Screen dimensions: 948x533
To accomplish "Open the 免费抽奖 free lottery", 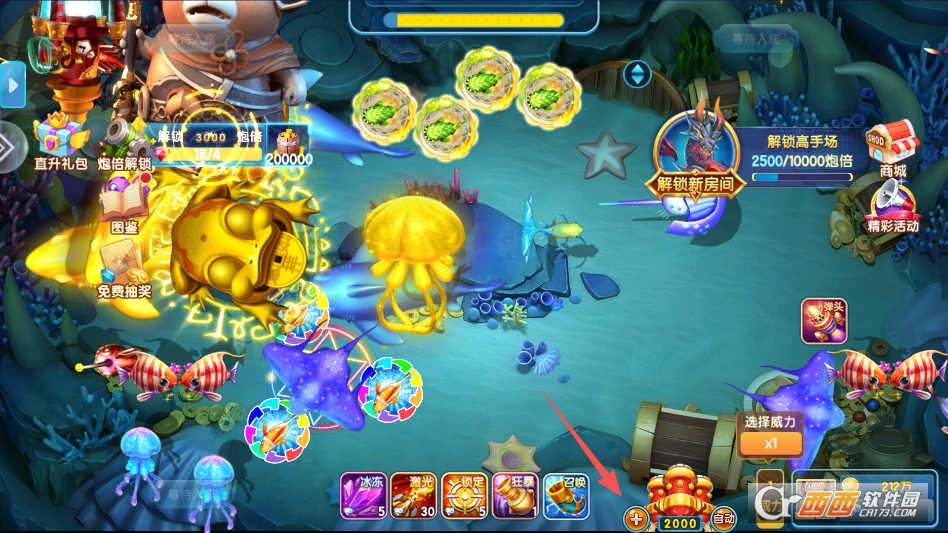I will click(x=124, y=272).
